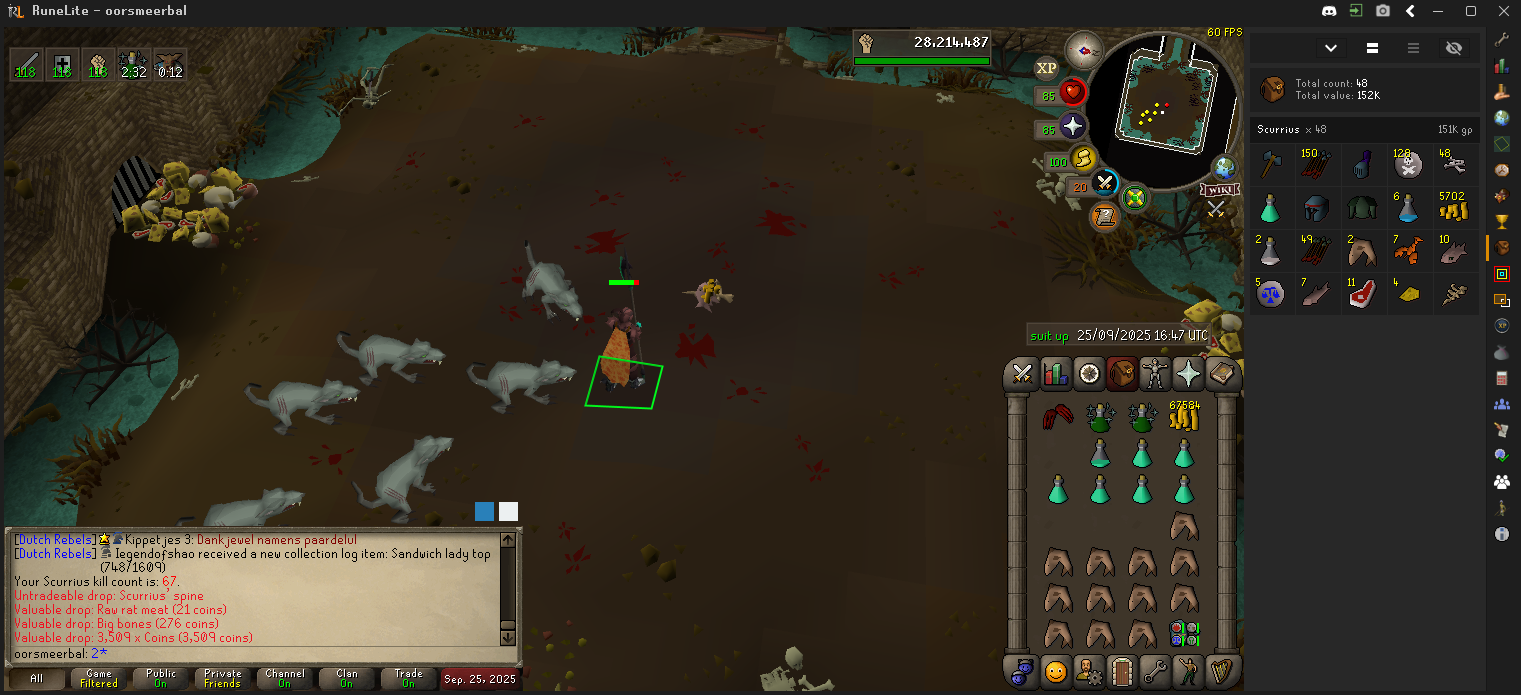Toggle the XP drops orb
Viewport: 1521px width, 695px height.
point(1046,68)
